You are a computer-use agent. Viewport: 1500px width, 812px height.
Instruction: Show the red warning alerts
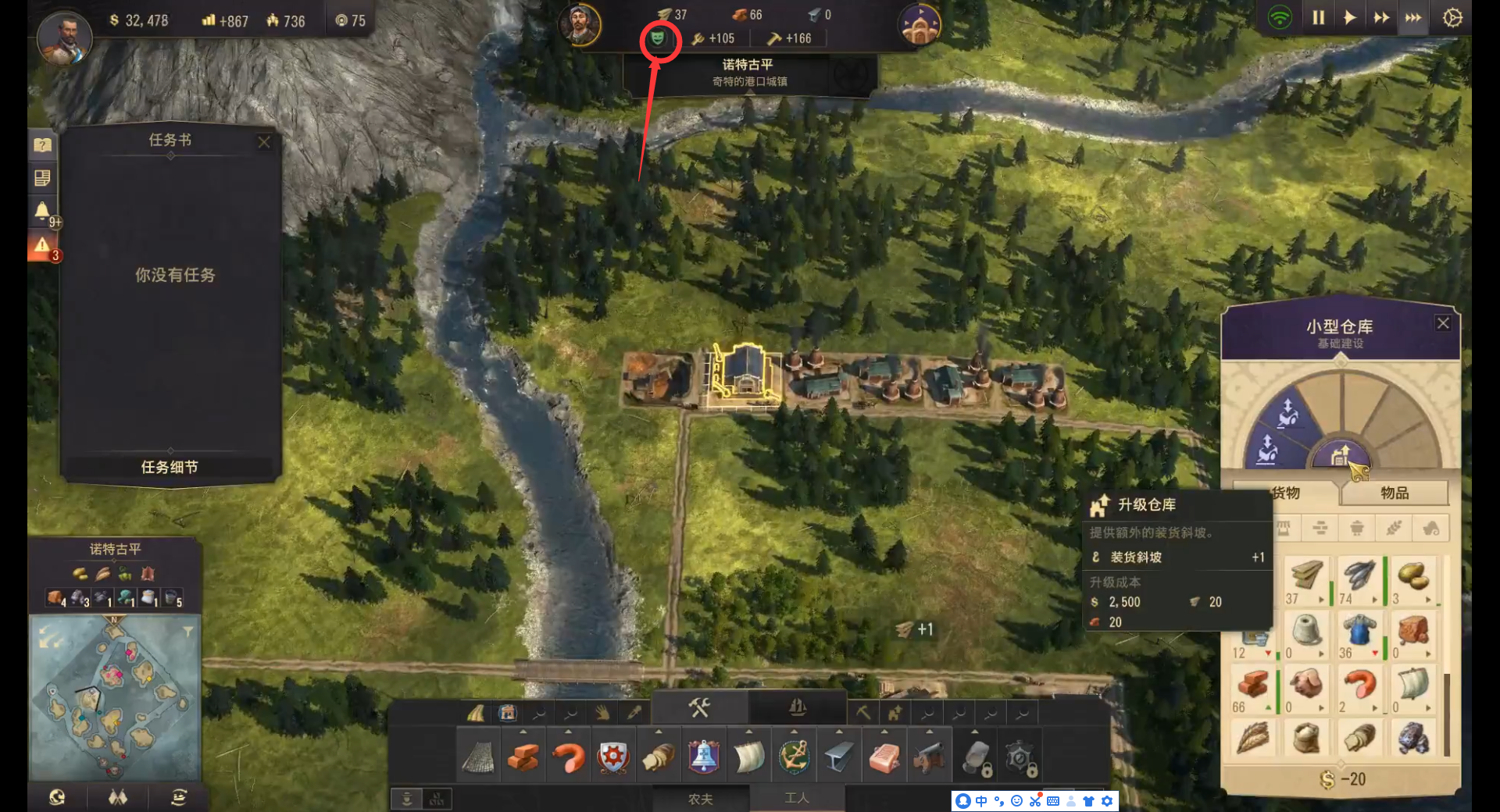coord(42,246)
